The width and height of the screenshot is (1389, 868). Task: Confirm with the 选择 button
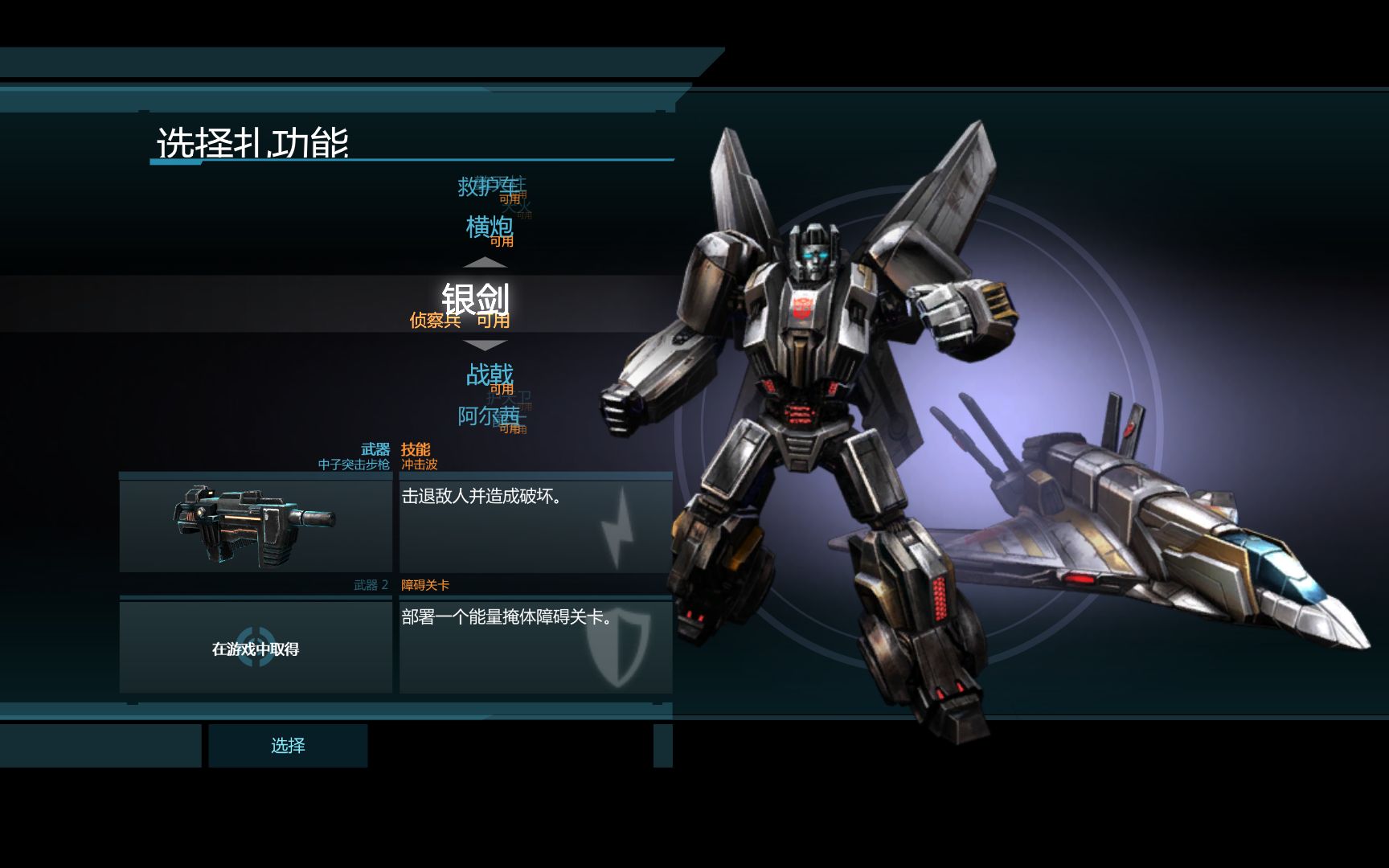[288, 746]
